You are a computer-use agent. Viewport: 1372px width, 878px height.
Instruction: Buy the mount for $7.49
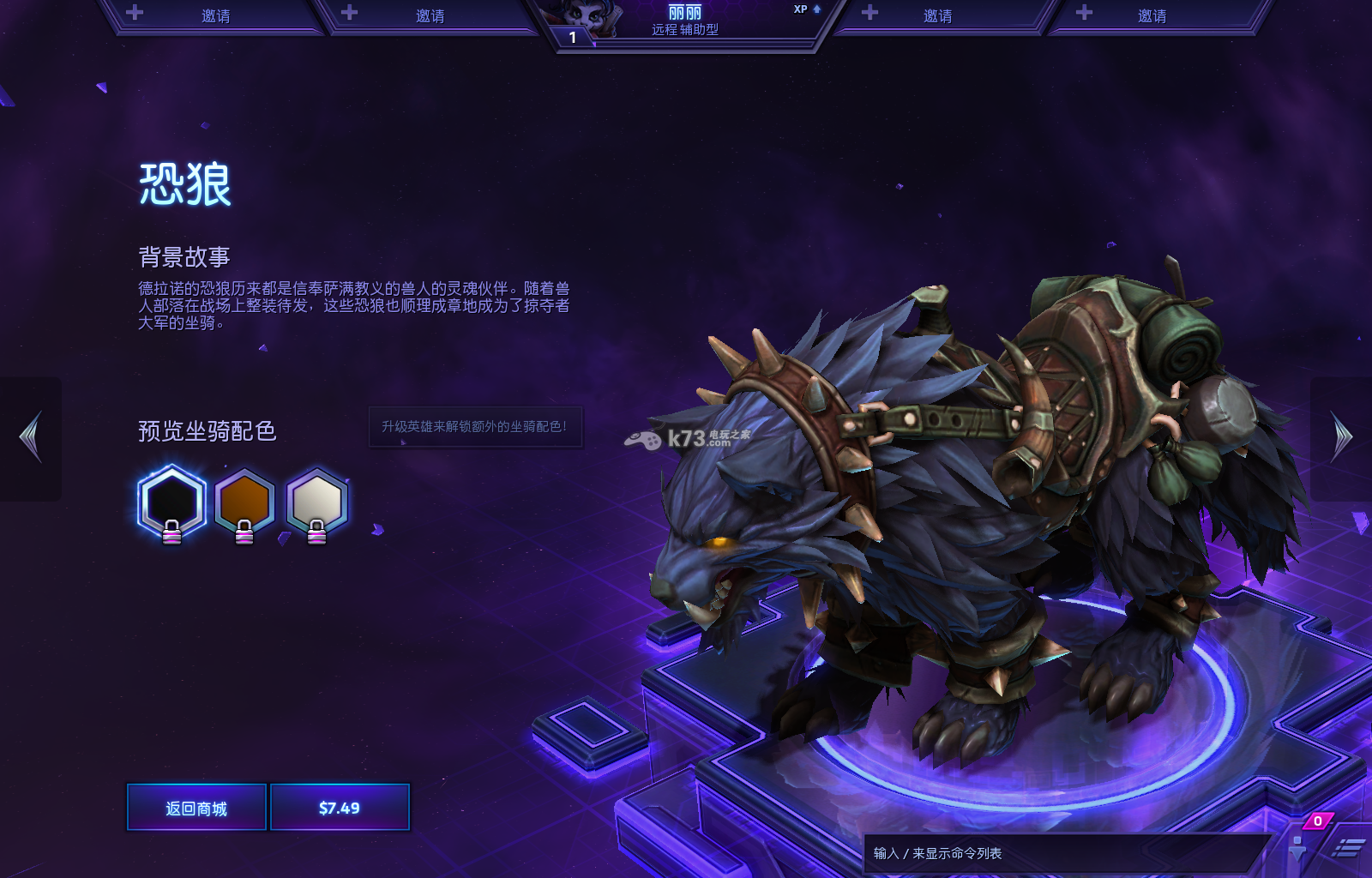340,808
